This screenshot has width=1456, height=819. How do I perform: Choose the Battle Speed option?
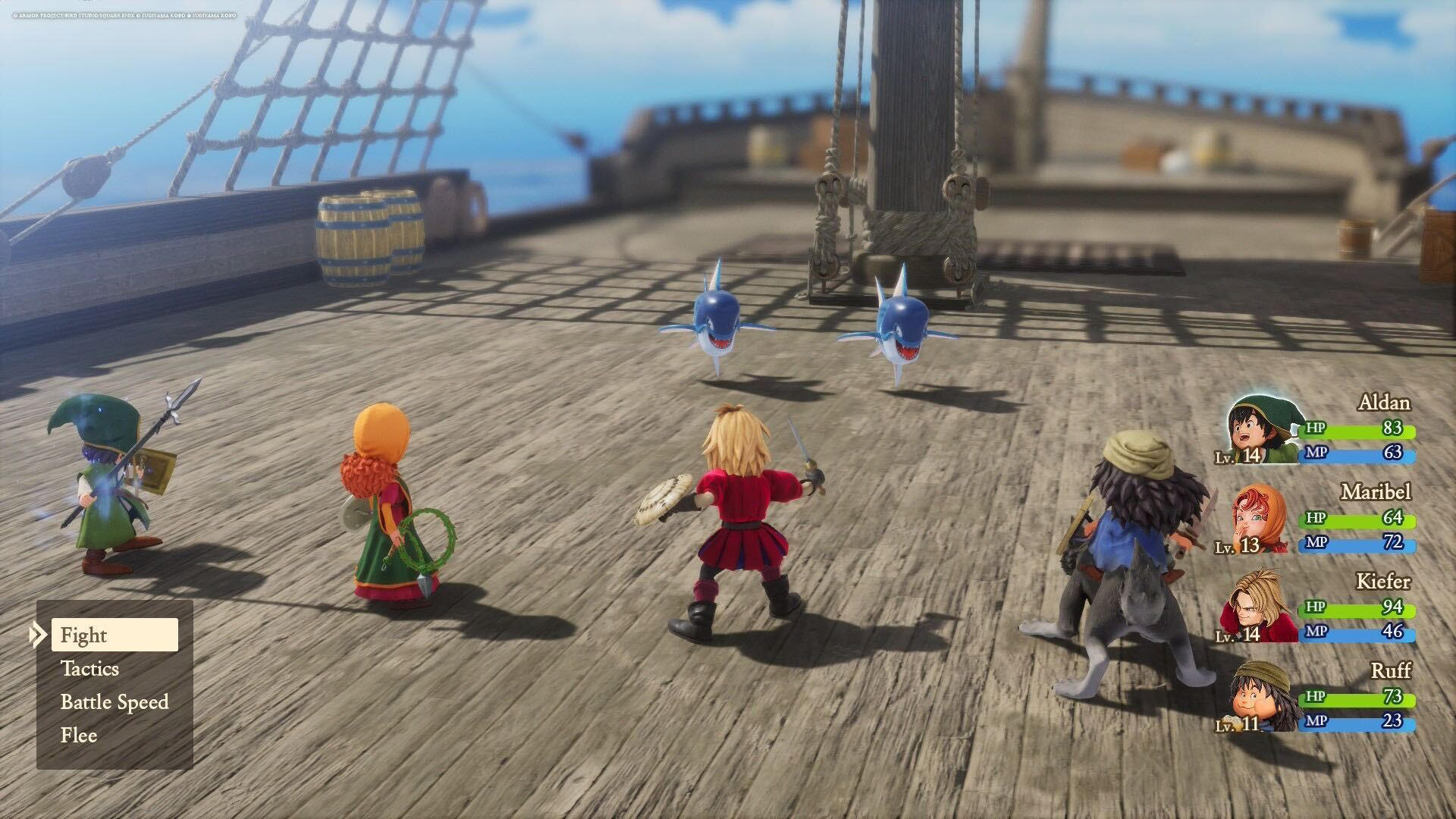pyautogui.click(x=115, y=702)
